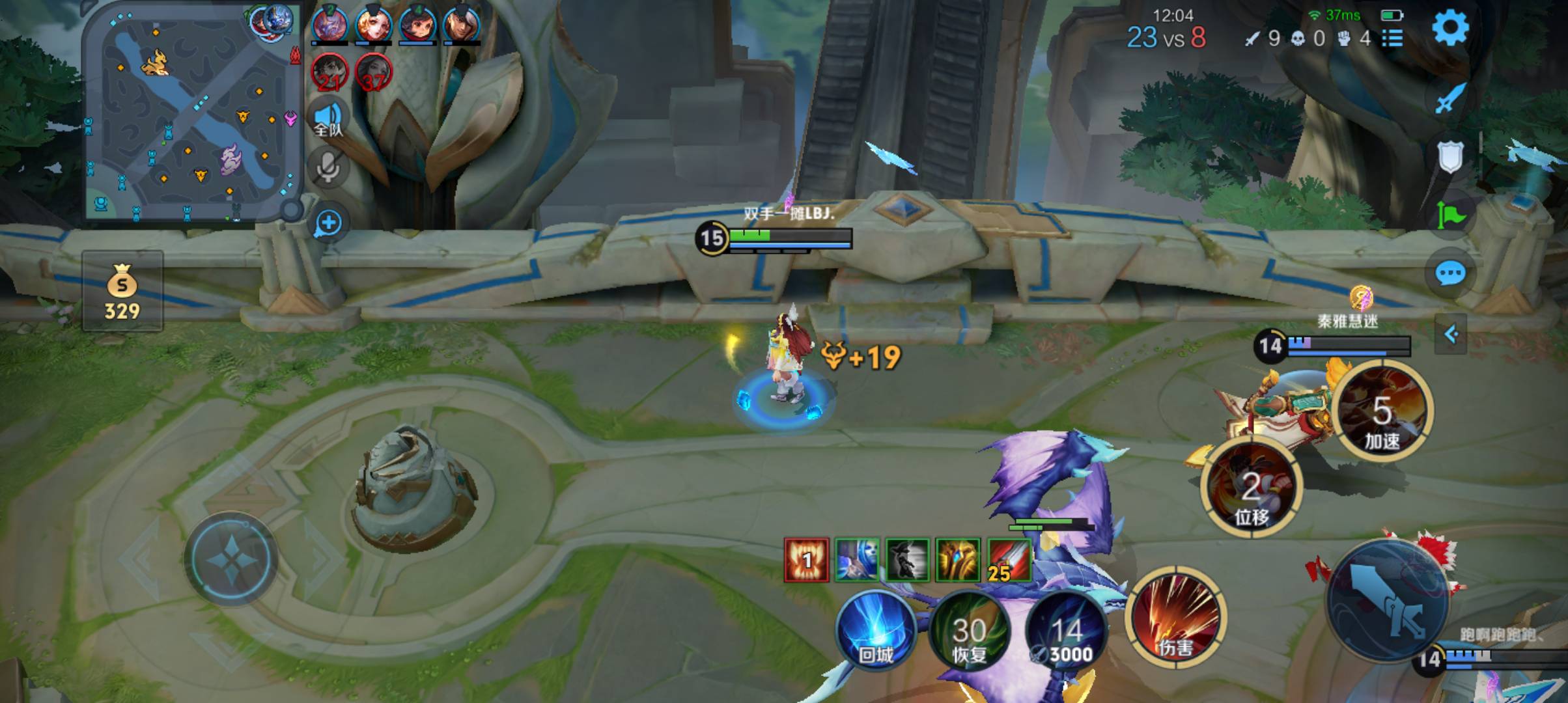This screenshot has height=703, width=1568.
Task: Toggle the 全队 team voice speaker
Action: (328, 119)
